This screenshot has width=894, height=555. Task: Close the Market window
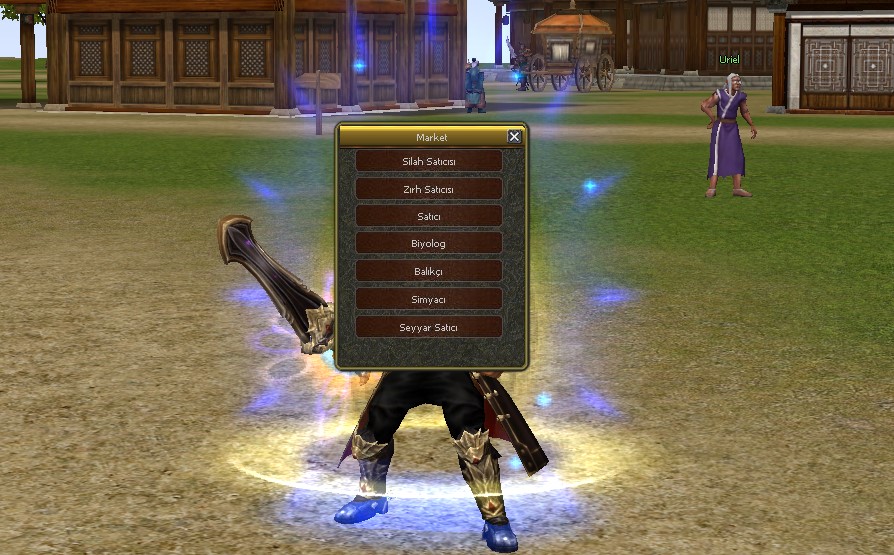click(x=514, y=137)
